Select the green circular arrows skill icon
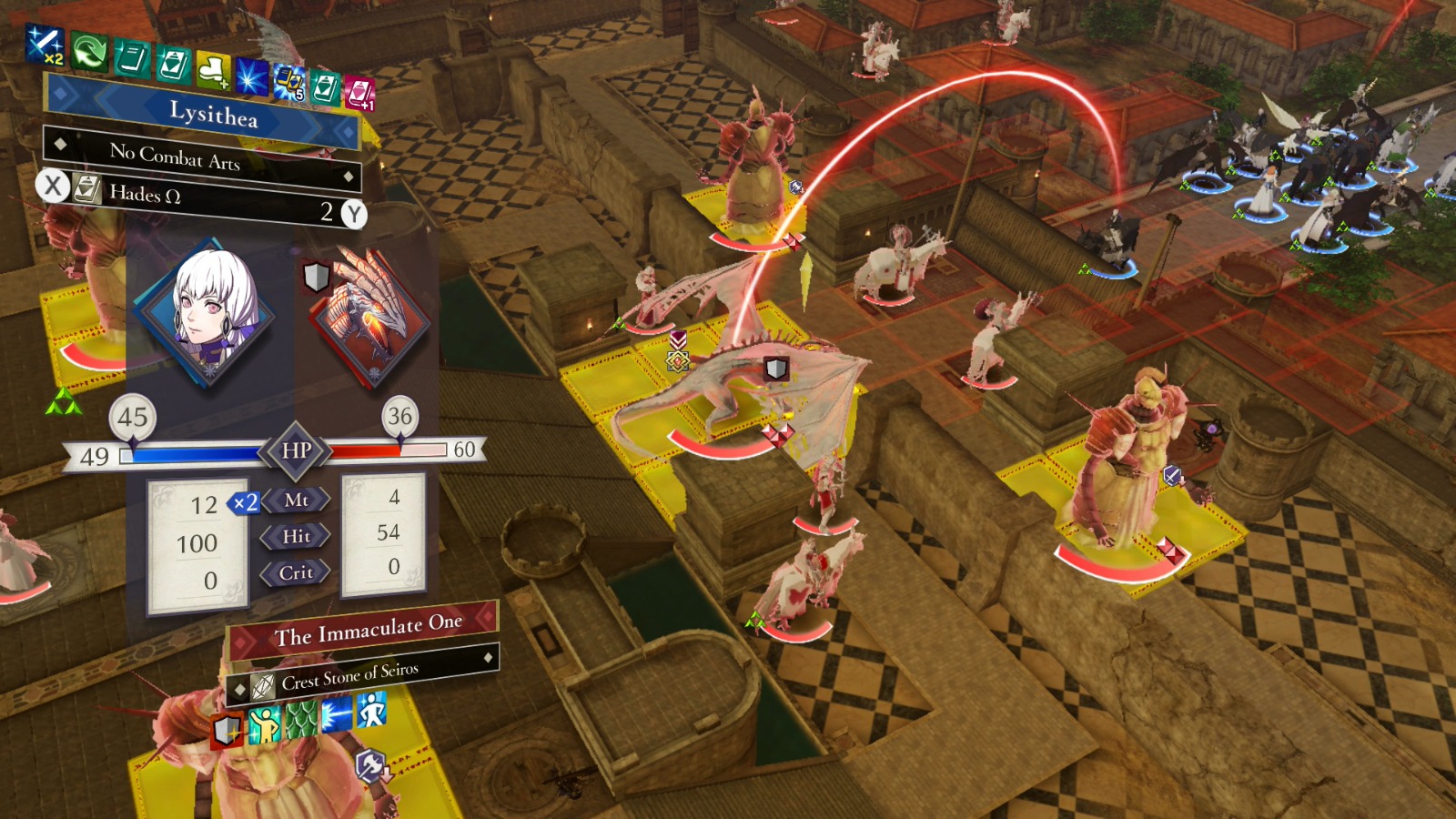 (x=89, y=51)
